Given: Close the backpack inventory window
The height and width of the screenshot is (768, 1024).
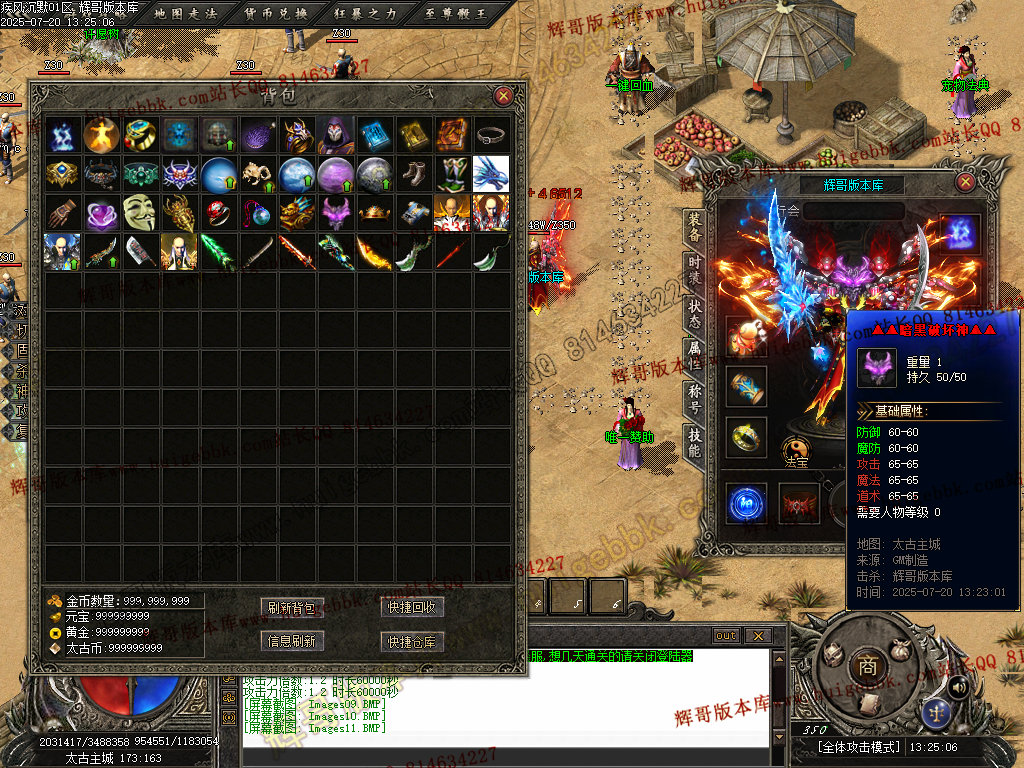Looking at the screenshot, I should 504,96.
